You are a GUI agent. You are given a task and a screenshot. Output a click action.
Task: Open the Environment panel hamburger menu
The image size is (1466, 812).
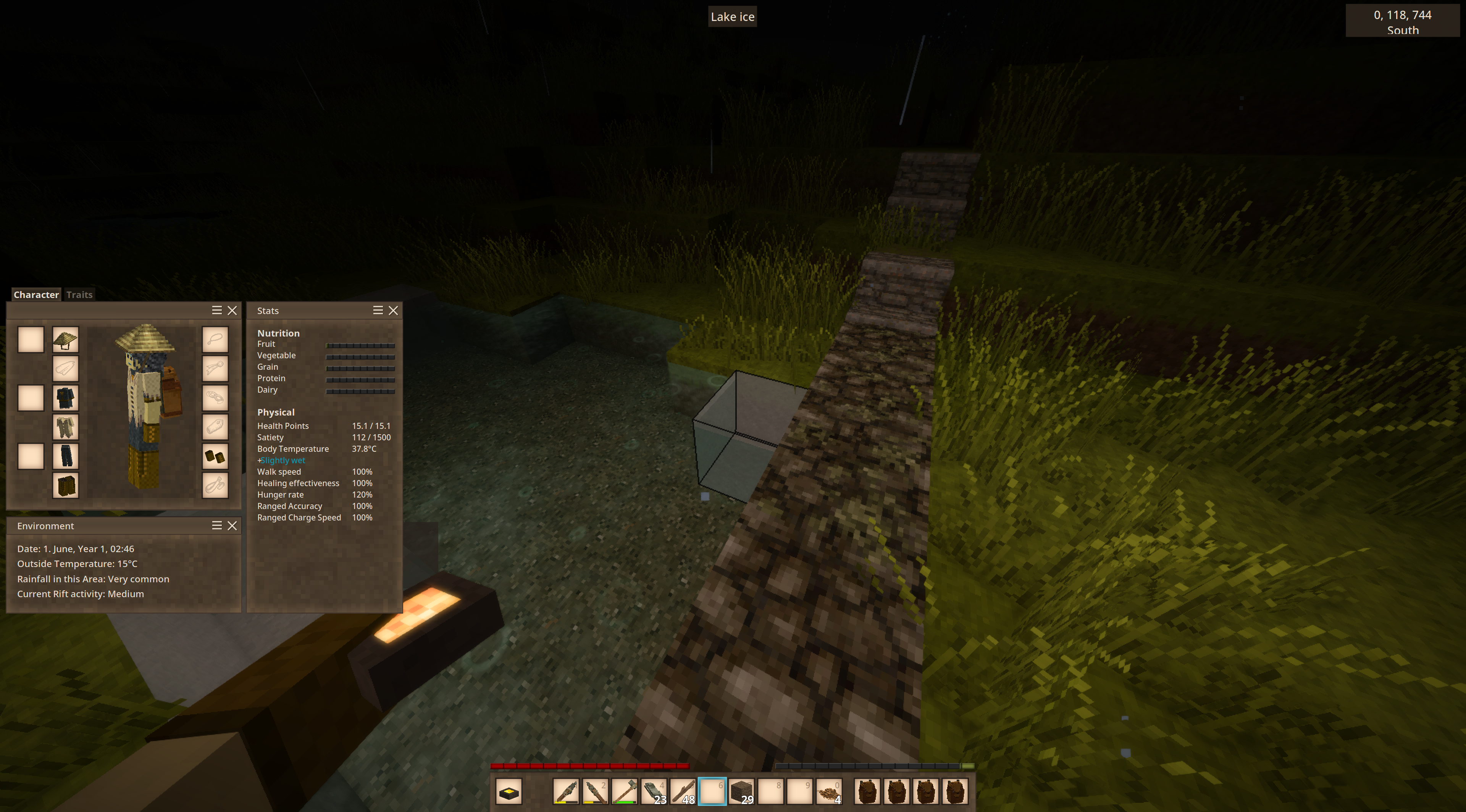(217, 526)
